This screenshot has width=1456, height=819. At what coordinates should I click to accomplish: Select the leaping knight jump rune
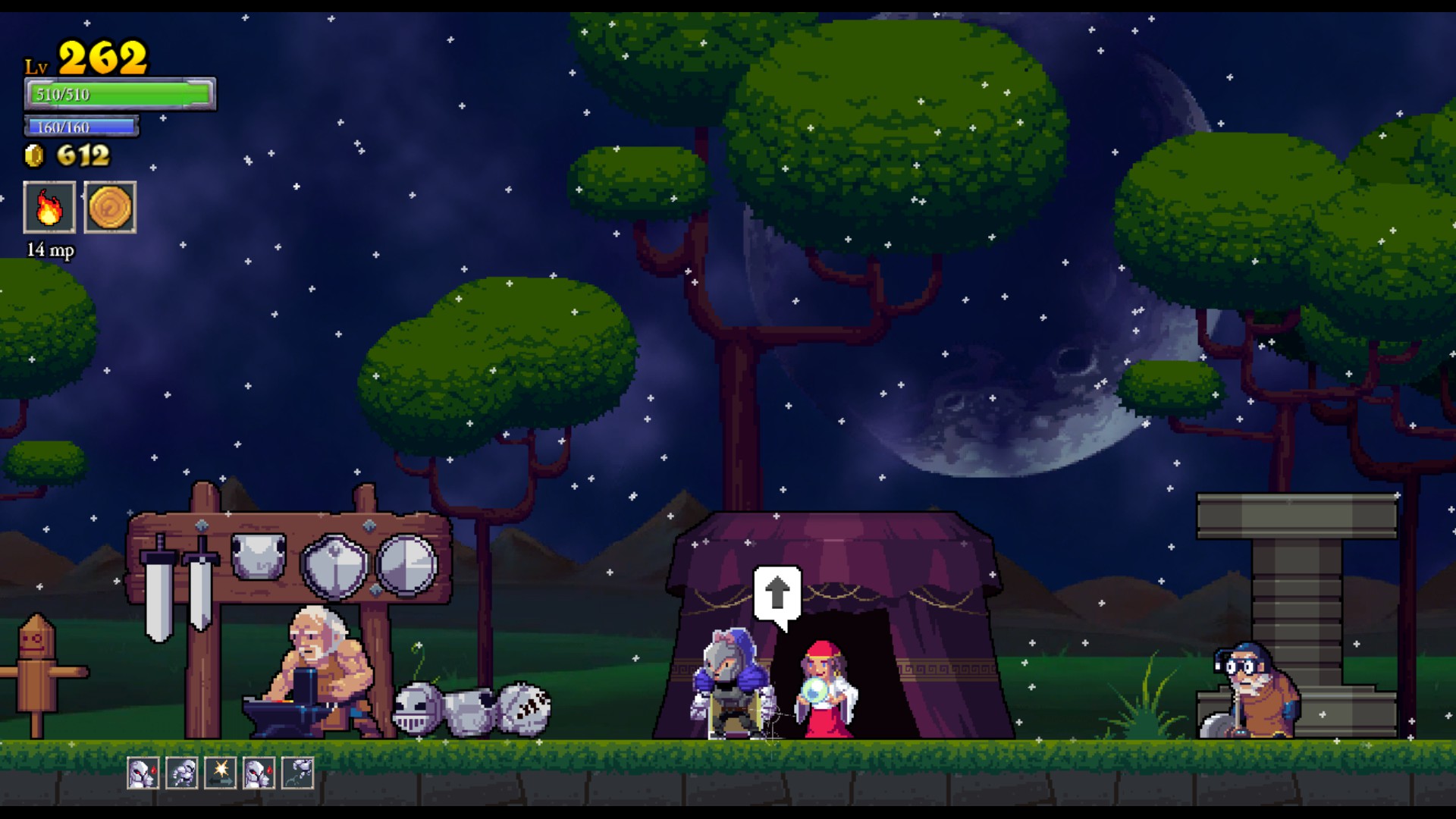pos(298,773)
